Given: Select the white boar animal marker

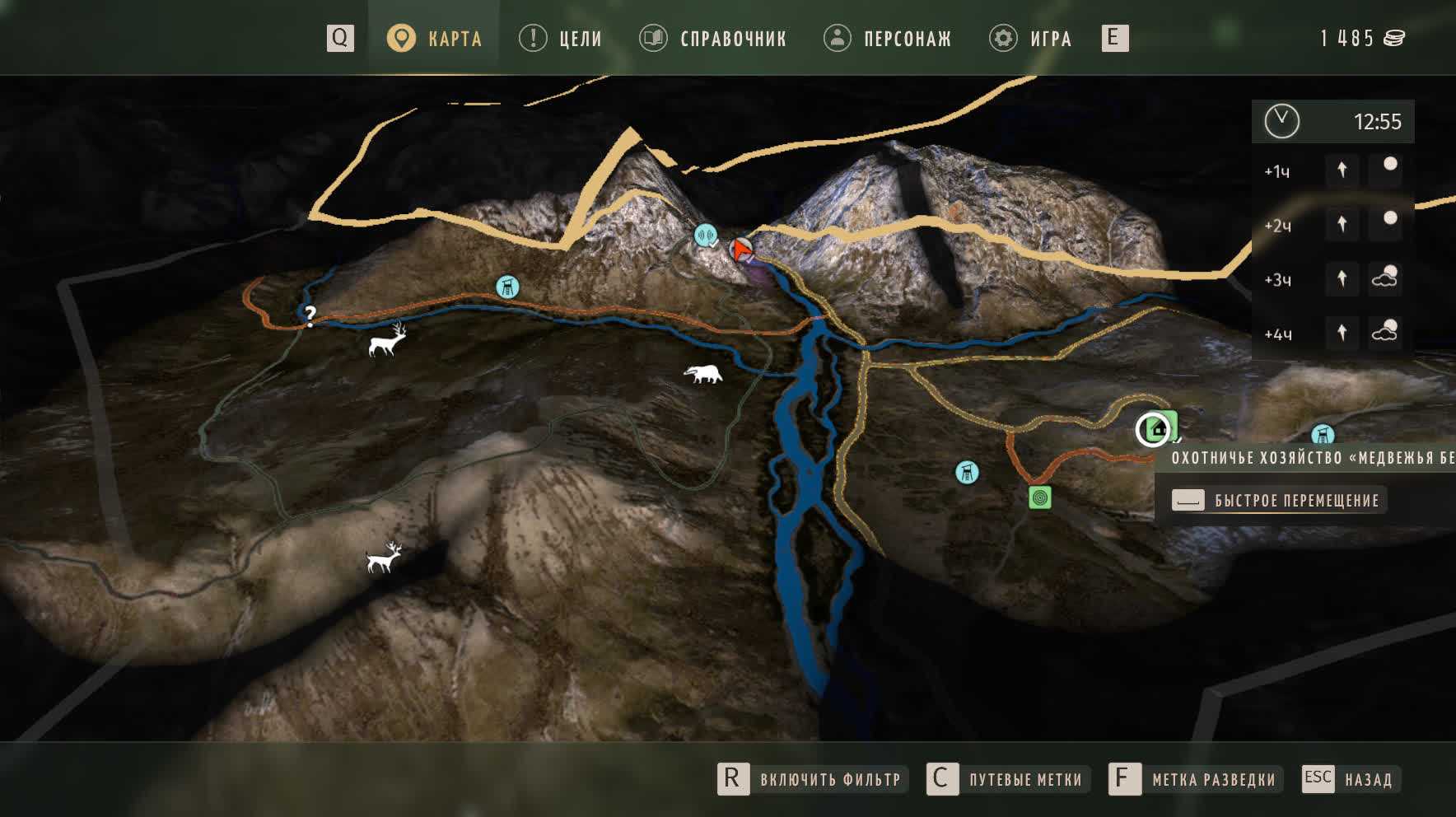Looking at the screenshot, I should click(x=703, y=374).
